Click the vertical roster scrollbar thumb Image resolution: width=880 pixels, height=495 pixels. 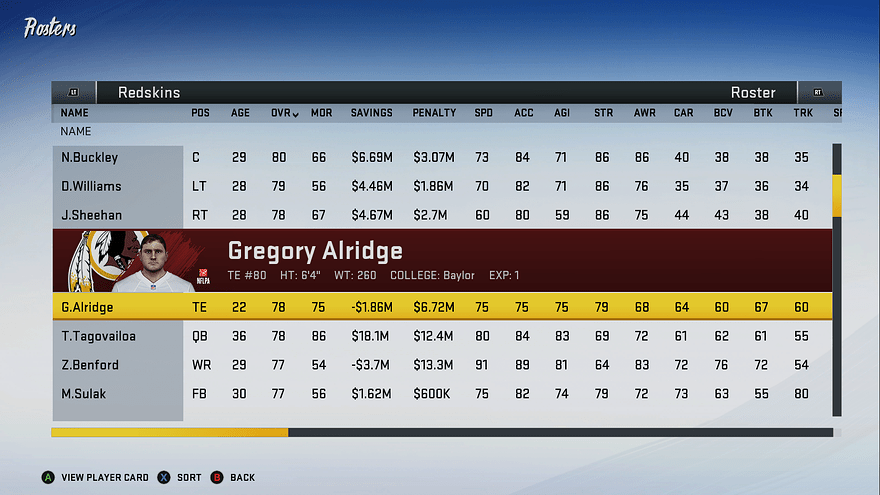click(x=837, y=195)
